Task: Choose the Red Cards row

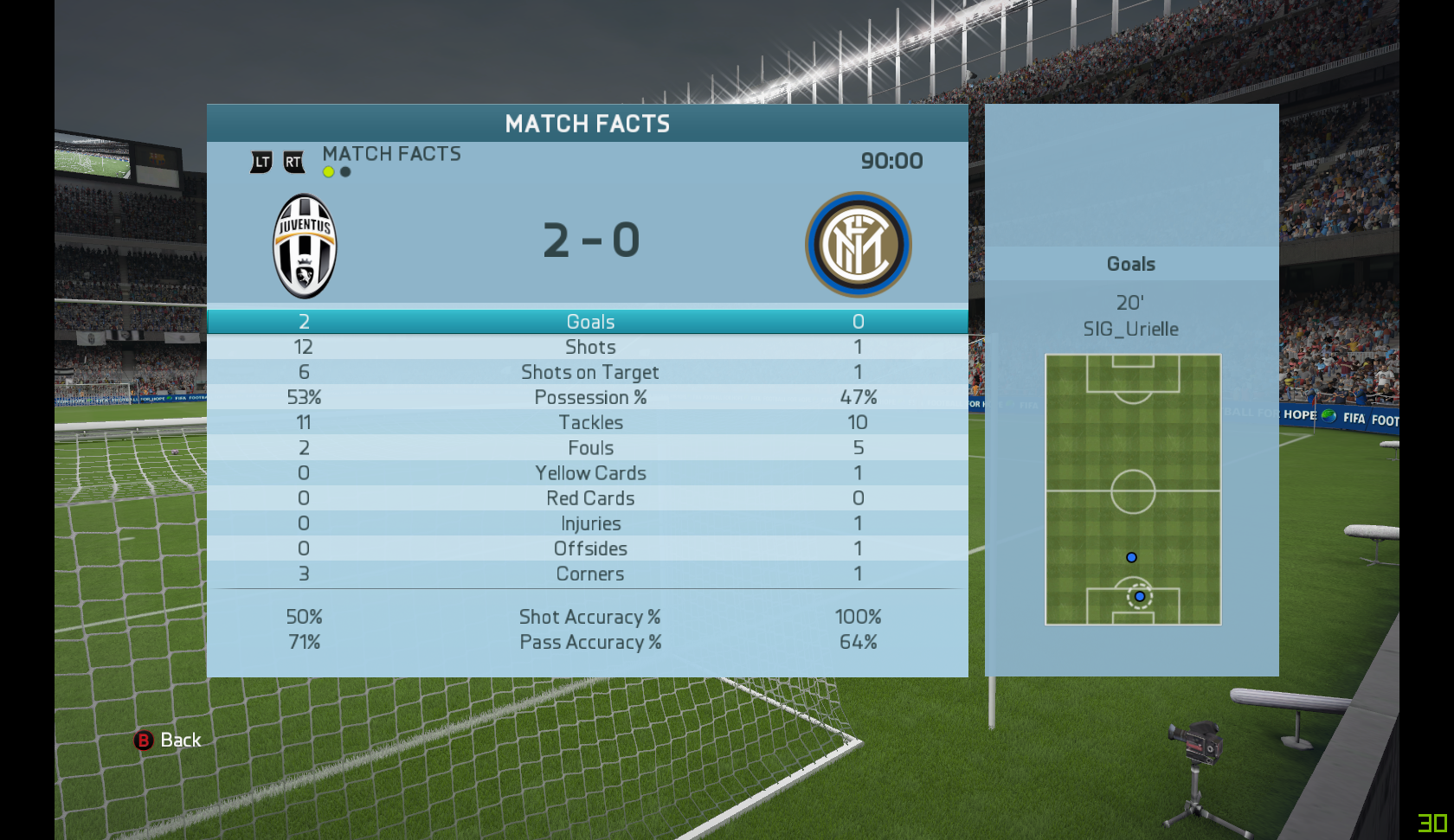Action: (x=589, y=498)
